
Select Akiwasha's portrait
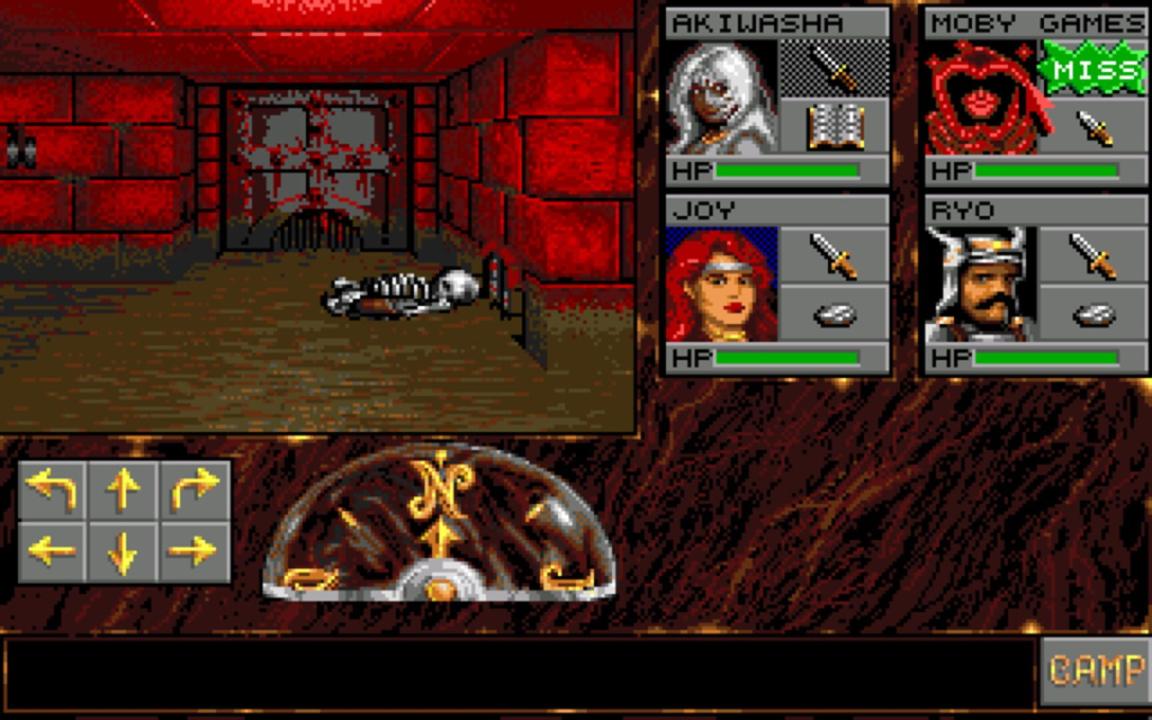point(721,97)
